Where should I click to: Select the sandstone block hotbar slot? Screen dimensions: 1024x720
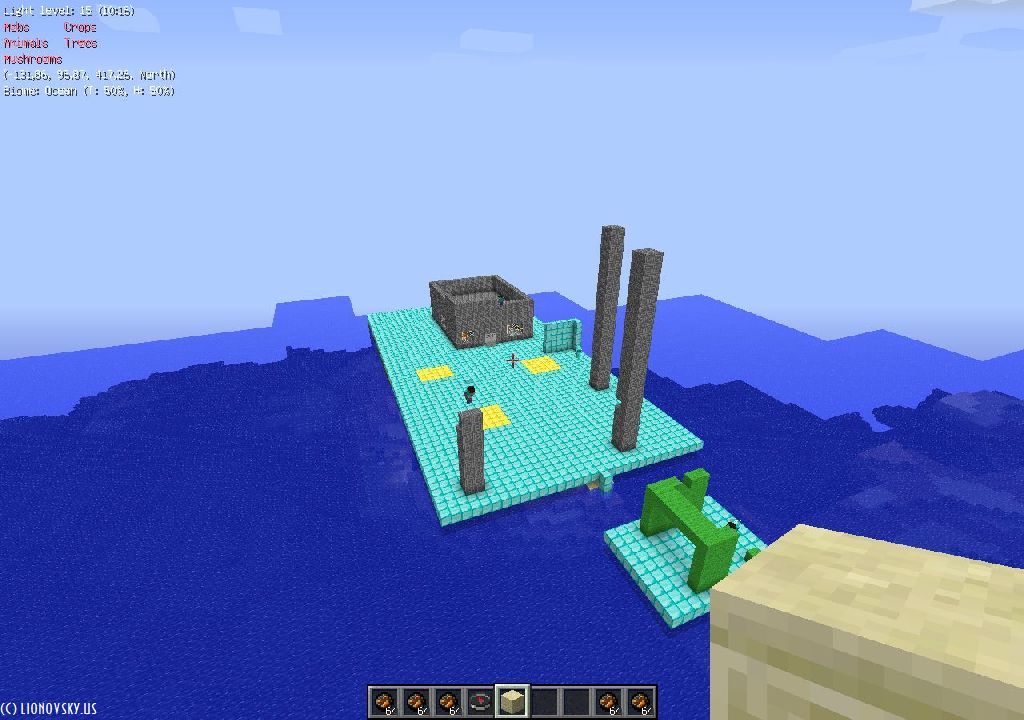[x=512, y=701]
